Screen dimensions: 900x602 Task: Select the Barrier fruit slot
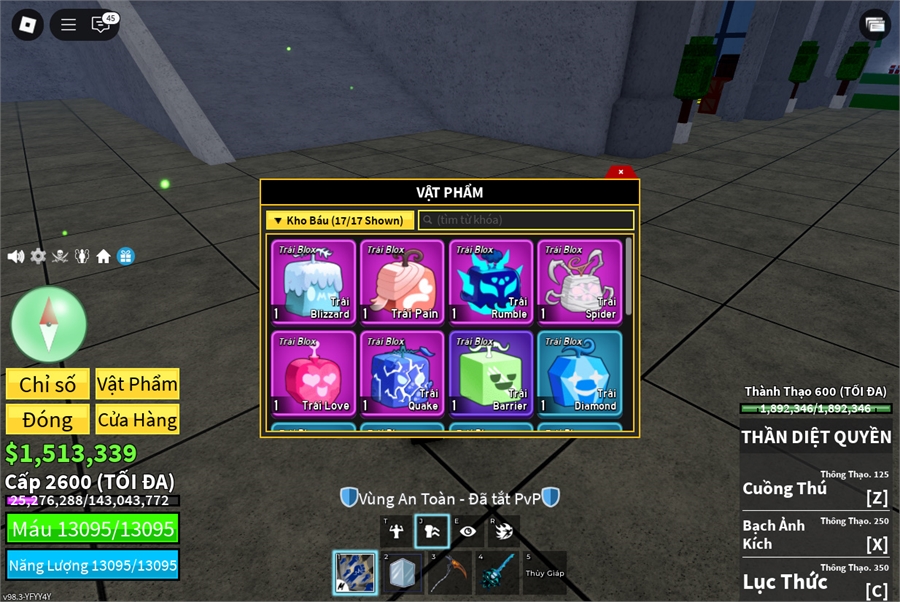point(490,373)
